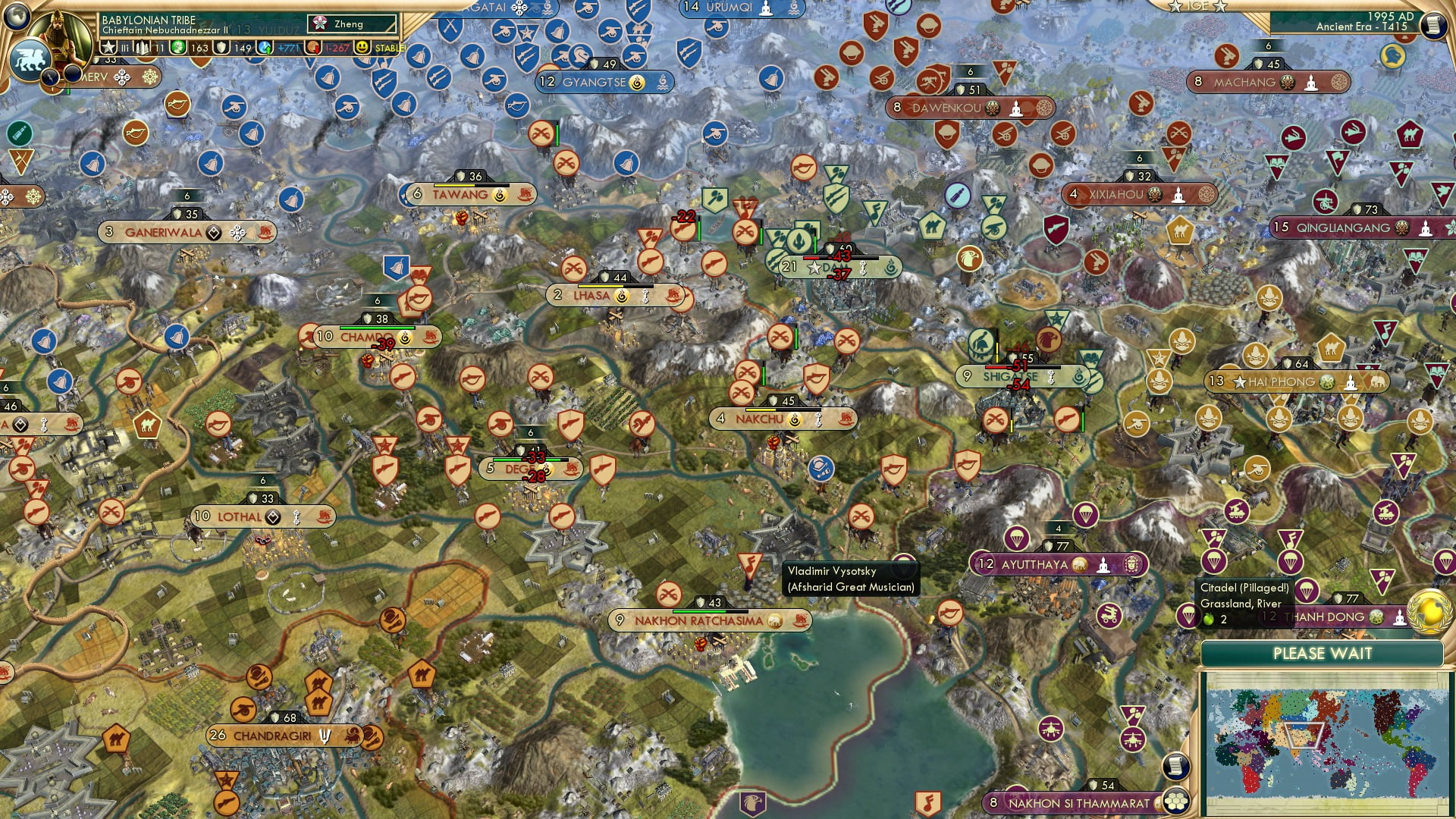Viewport: 1456px width, 819px height.
Task: Click the blue lion icon beside the era display
Action: (x=1393, y=57)
